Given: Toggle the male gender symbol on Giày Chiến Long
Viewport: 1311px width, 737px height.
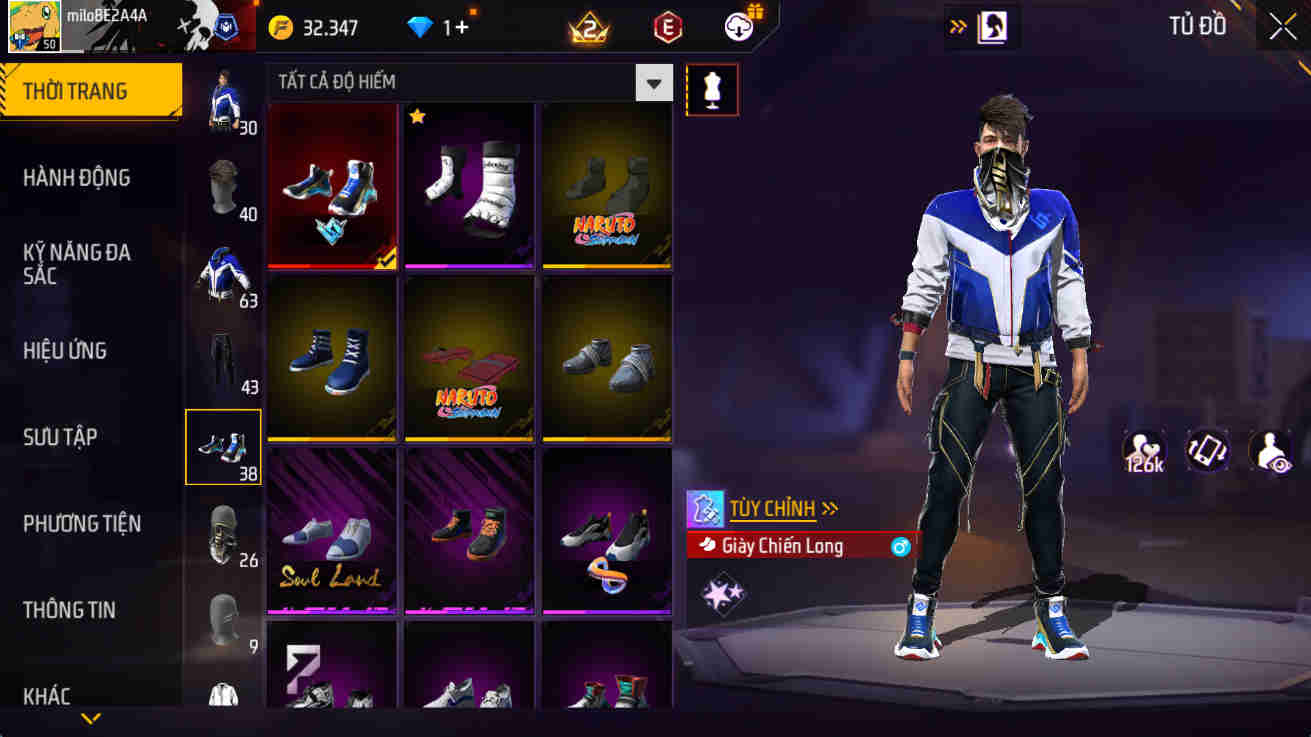Looking at the screenshot, I should pyautogui.click(x=899, y=546).
